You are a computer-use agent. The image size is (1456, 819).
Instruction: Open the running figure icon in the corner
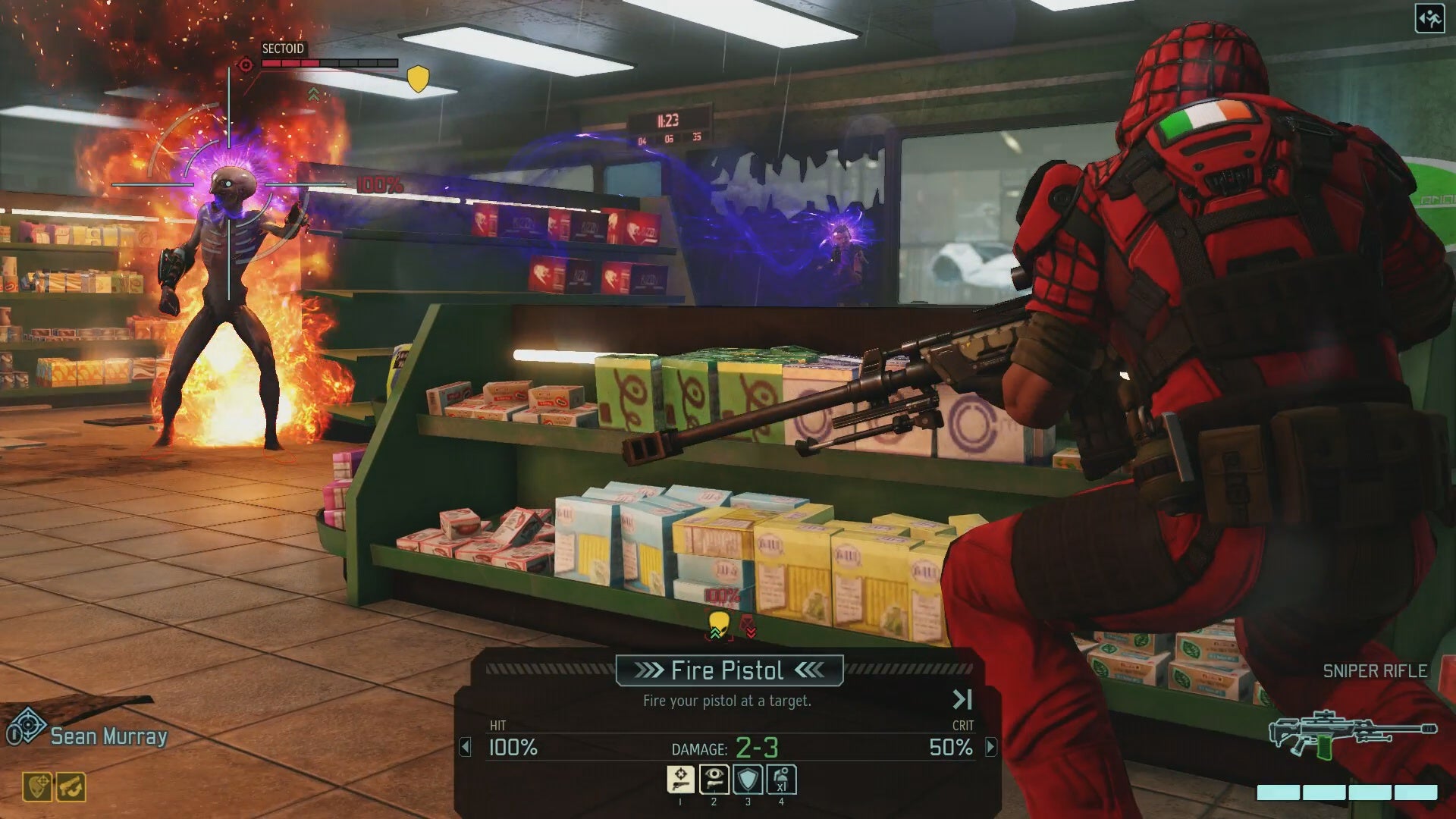1429,19
